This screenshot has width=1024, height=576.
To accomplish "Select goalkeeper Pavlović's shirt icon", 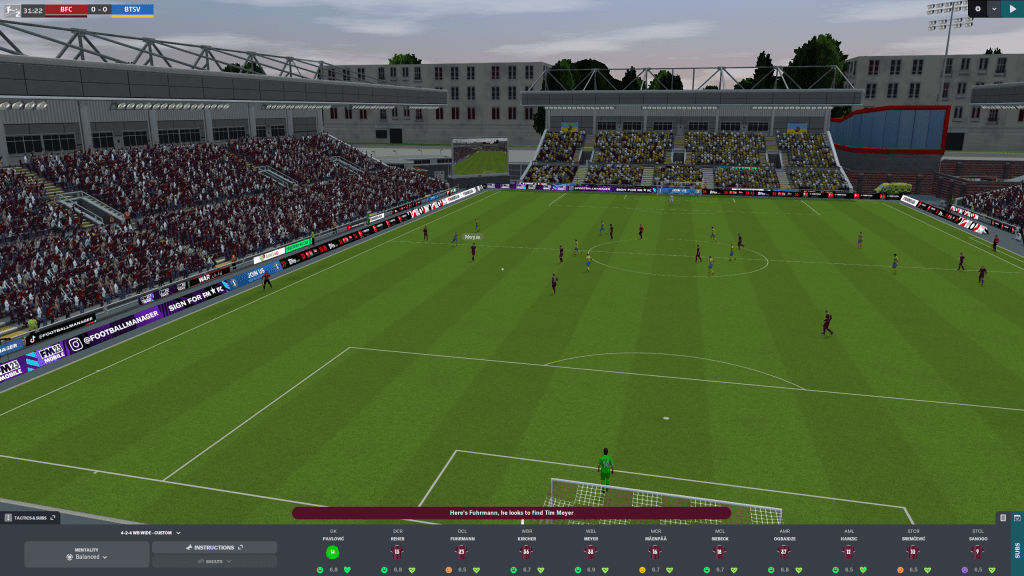I will coord(332,552).
